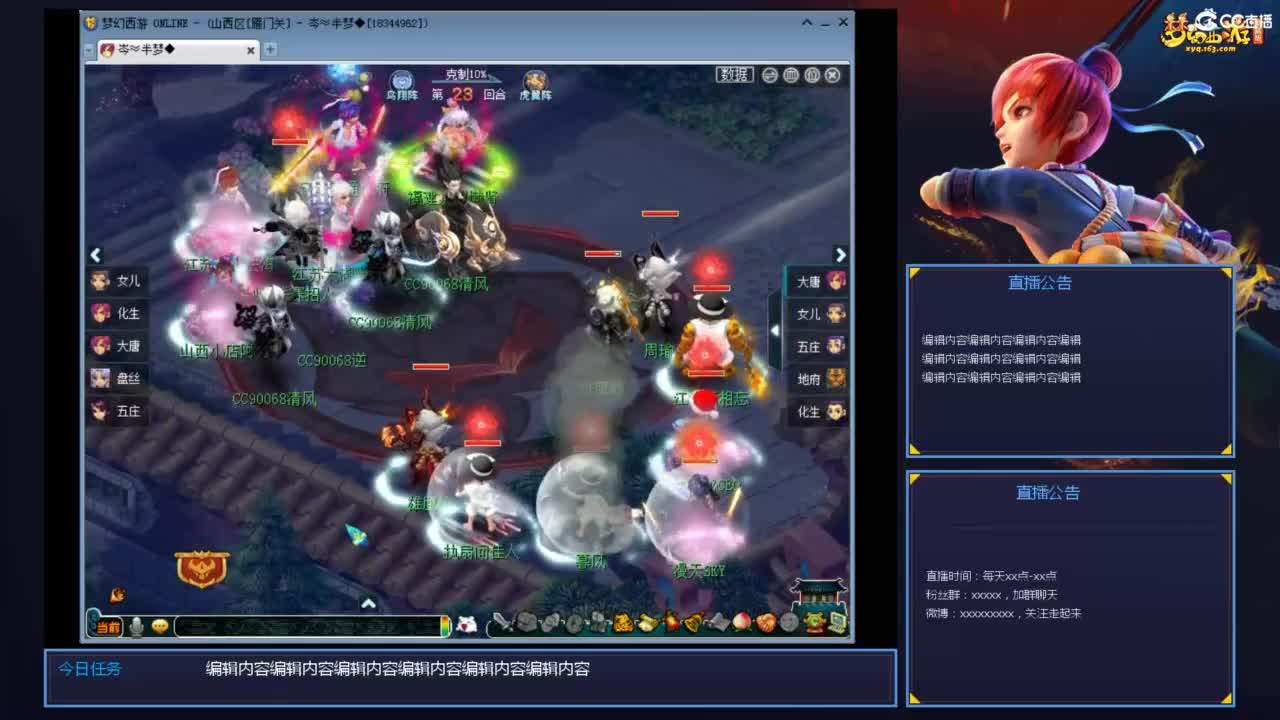The height and width of the screenshot is (720, 1280).
Task: Expand the right arrow chevron on battle edge
Action: click(x=841, y=255)
